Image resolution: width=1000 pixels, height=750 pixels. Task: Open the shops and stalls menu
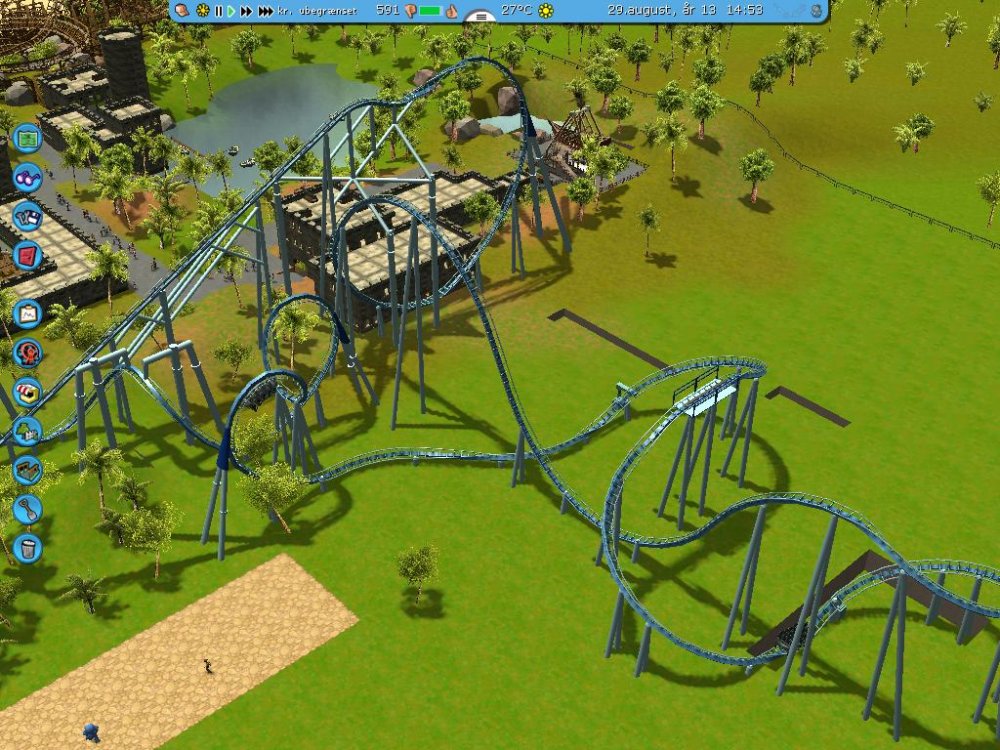click(x=27, y=391)
